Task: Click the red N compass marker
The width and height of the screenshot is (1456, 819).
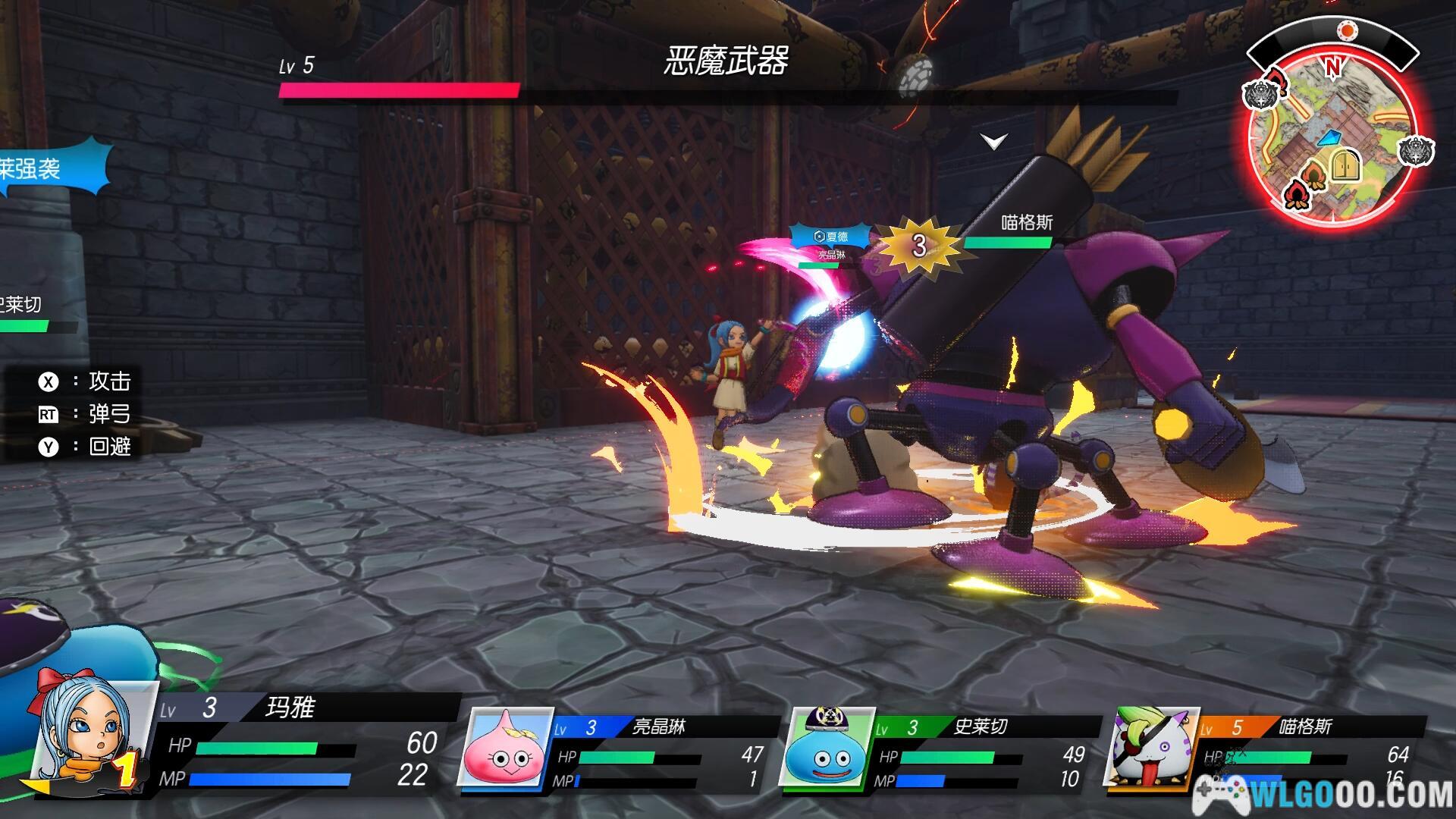Action: (1332, 67)
